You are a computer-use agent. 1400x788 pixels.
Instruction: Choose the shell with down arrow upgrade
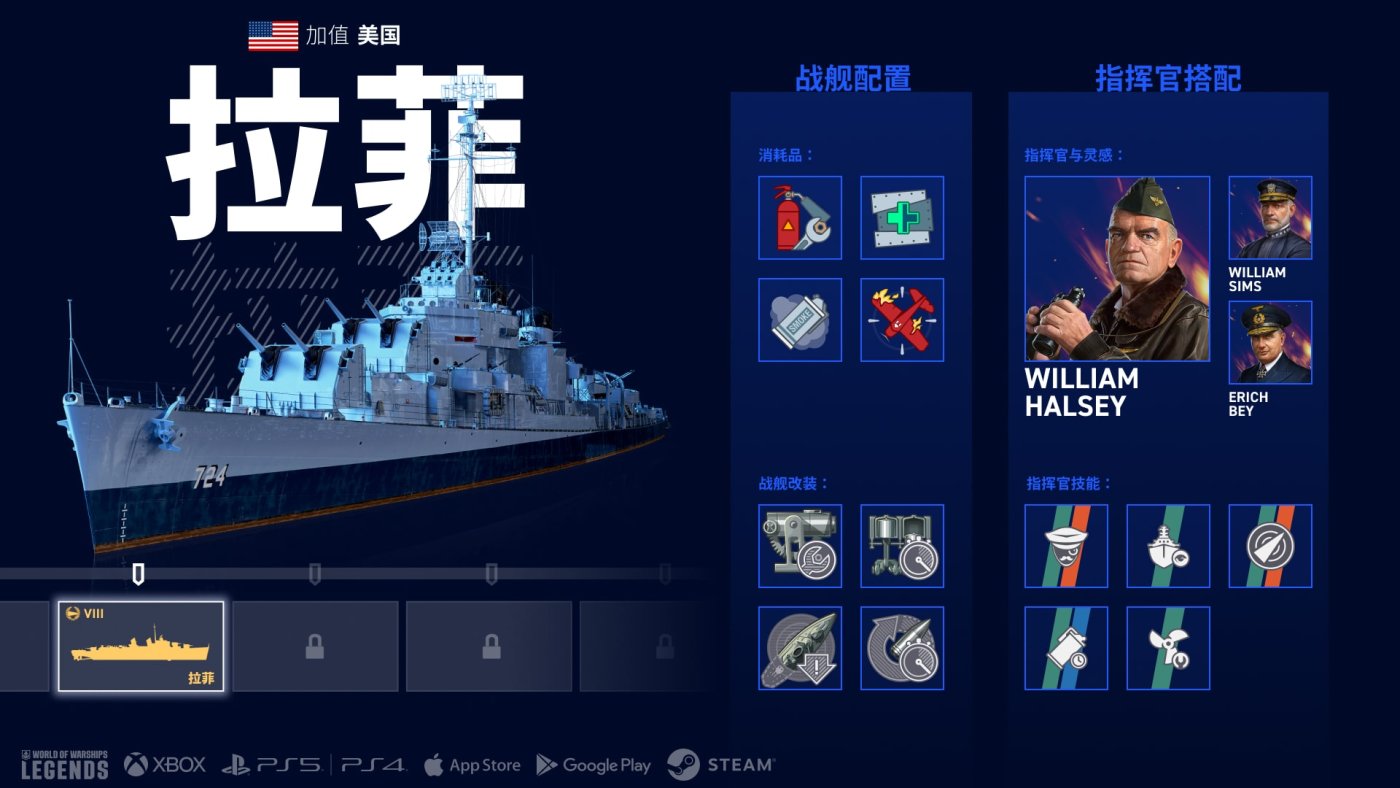tap(800, 648)
